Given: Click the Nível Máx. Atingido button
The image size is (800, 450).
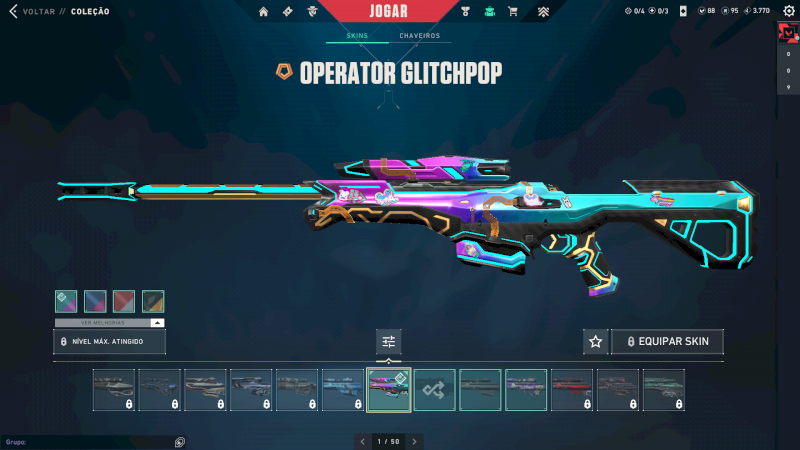Looking at the screenshot, I should (109, 342).
